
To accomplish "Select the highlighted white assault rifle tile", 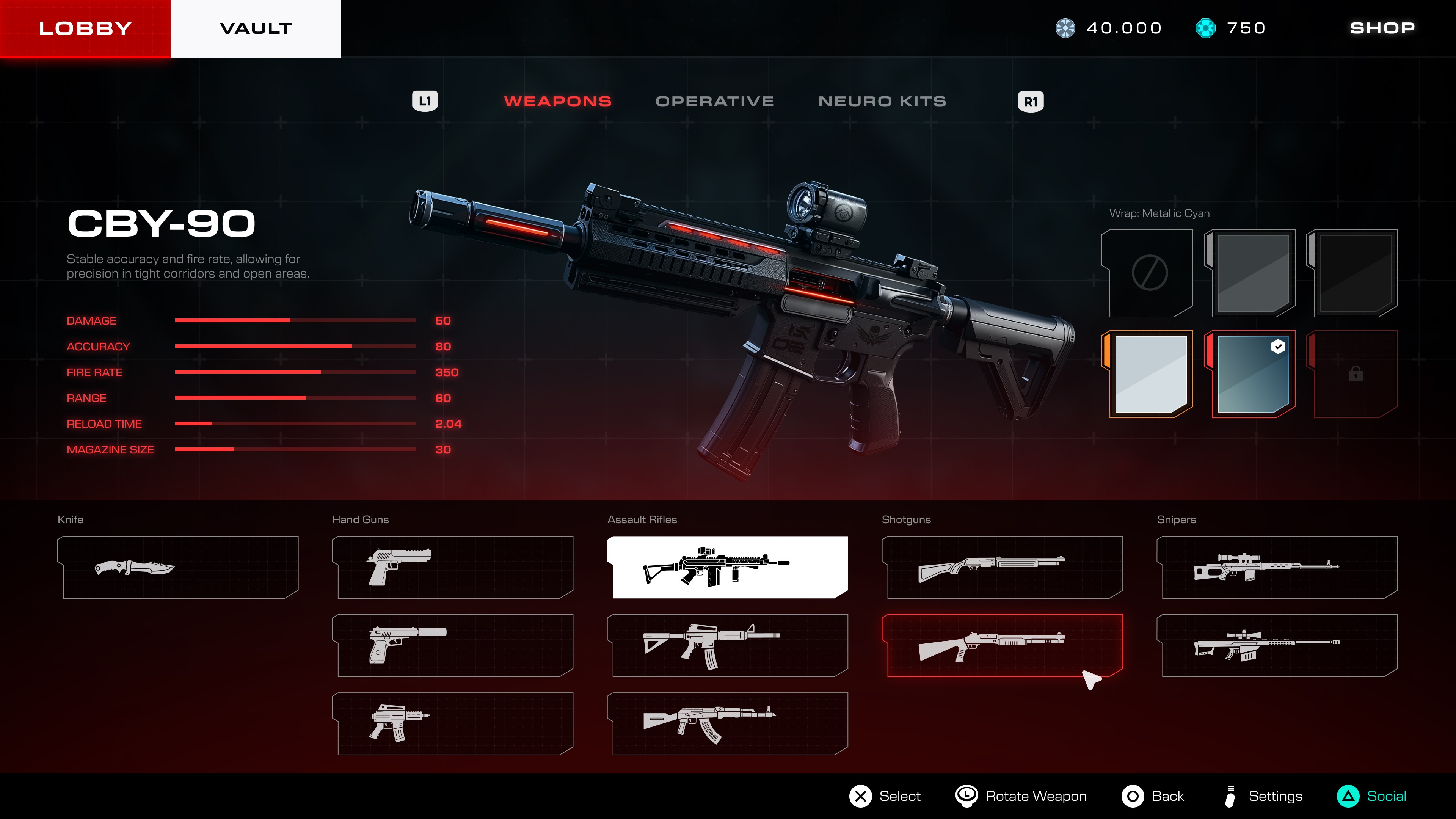I will [728, 567].
